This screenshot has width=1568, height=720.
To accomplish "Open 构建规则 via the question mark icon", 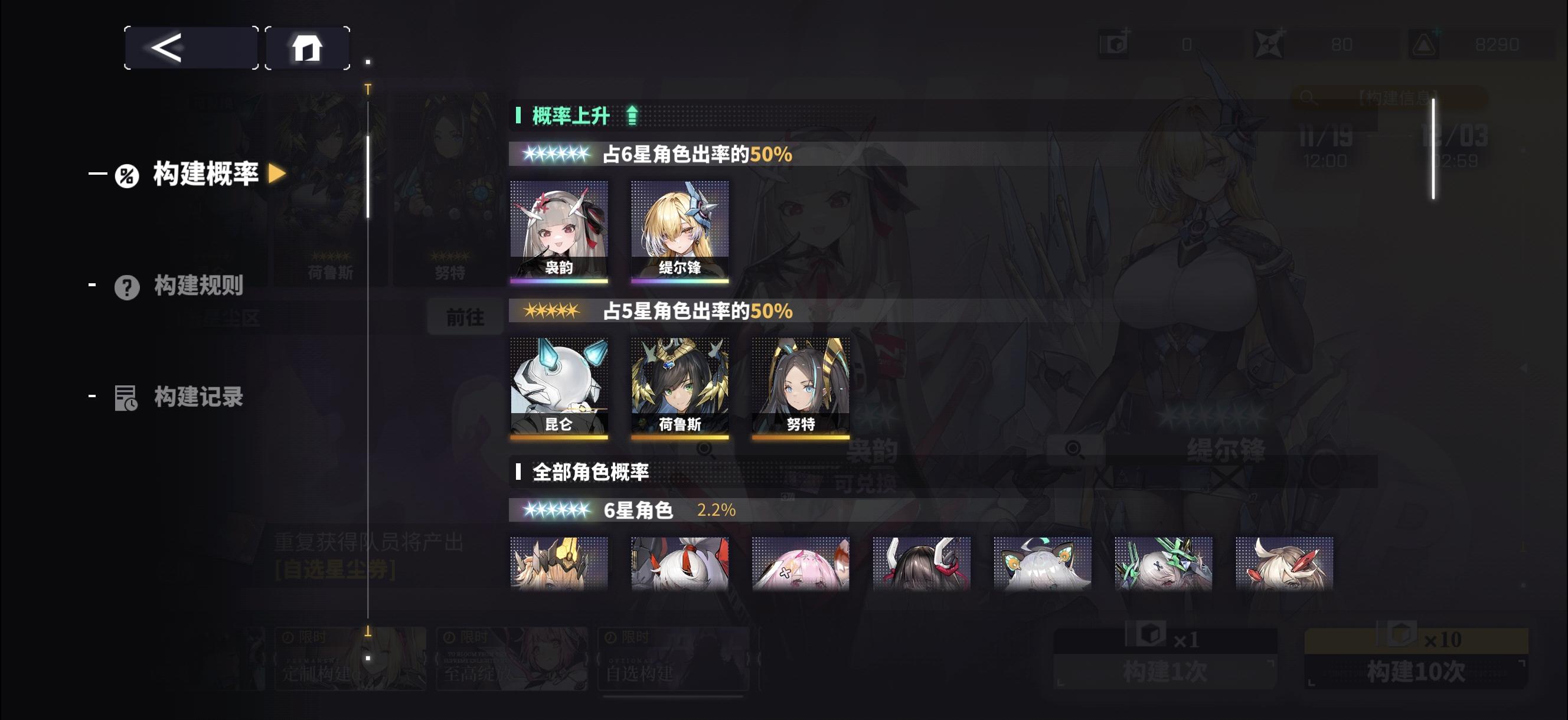I will (126, 289).
